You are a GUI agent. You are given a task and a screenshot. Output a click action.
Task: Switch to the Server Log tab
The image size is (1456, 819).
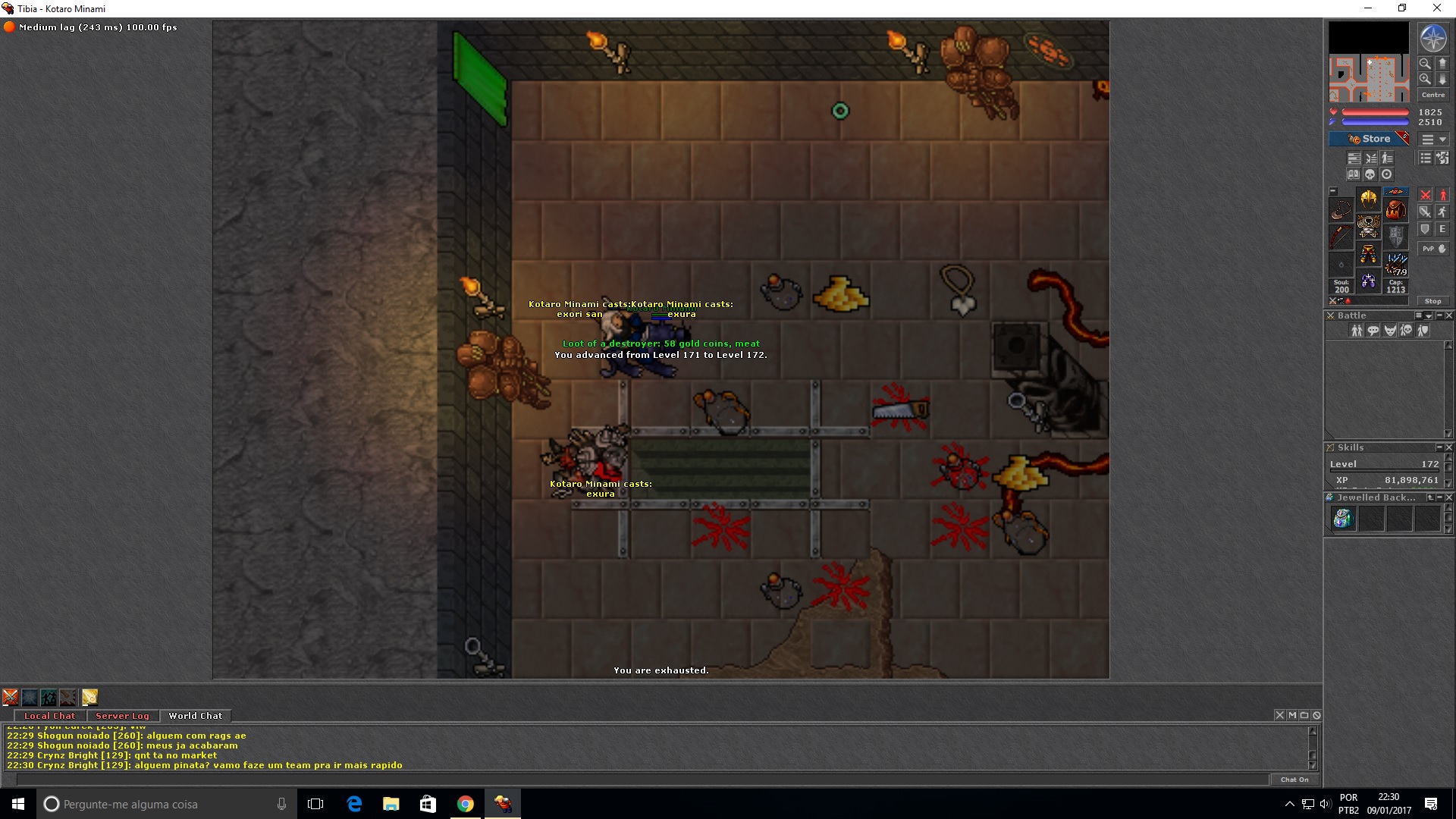tap(122, 716)
